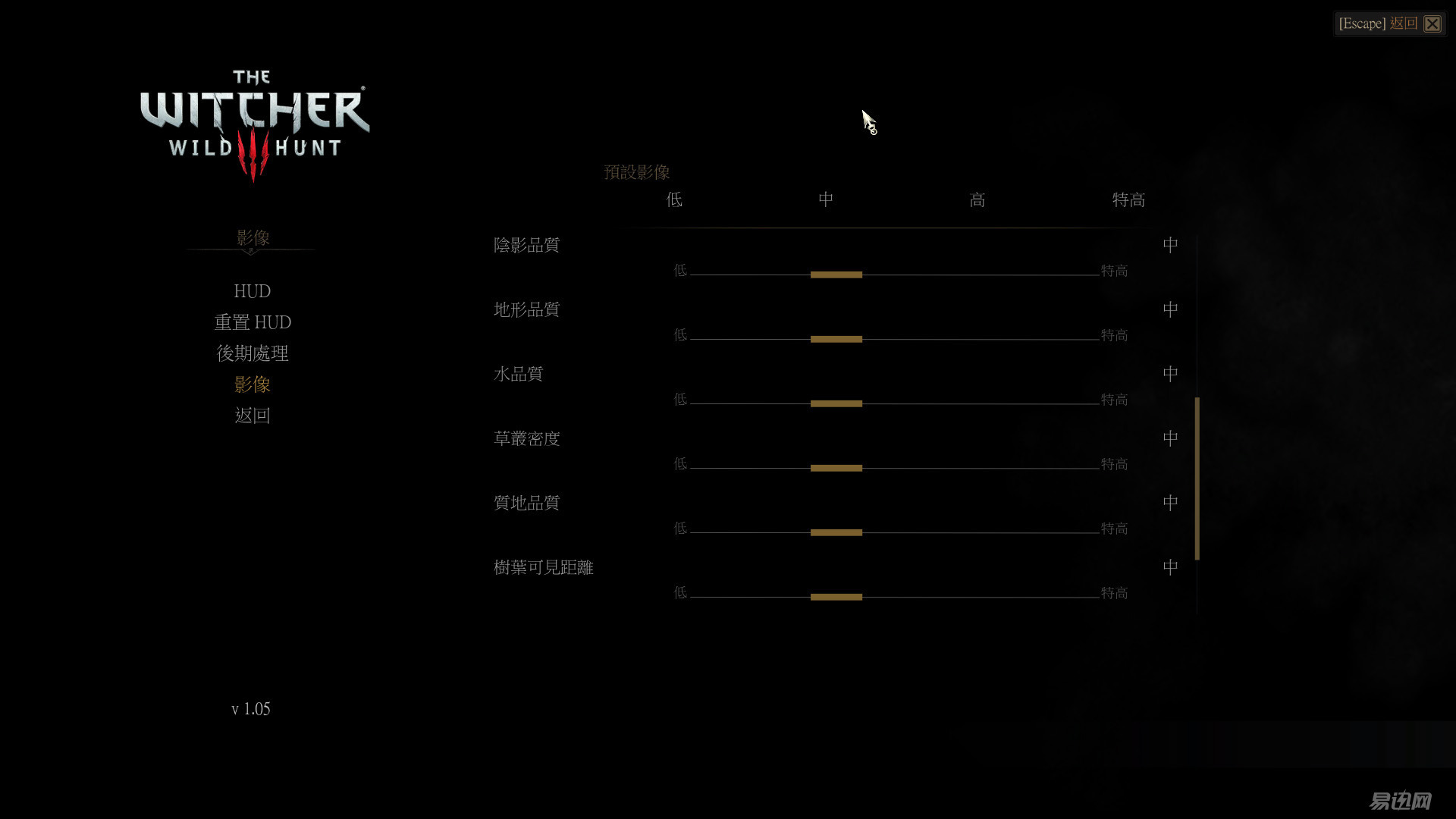1456x819 pixels.
Task: Select the 中 (Medium) graphics preset
Action: coord(825,199)
